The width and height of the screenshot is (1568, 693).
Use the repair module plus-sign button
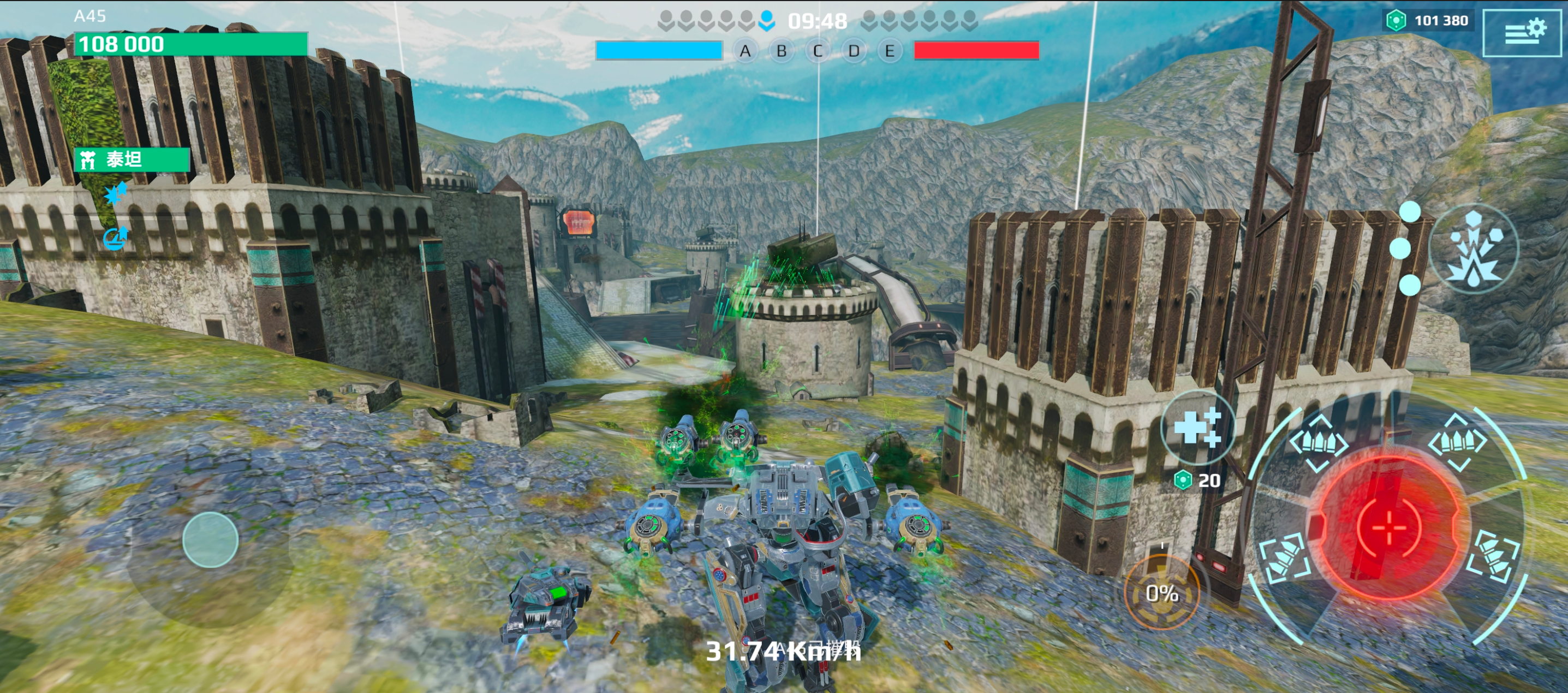tap(1197, 427)
